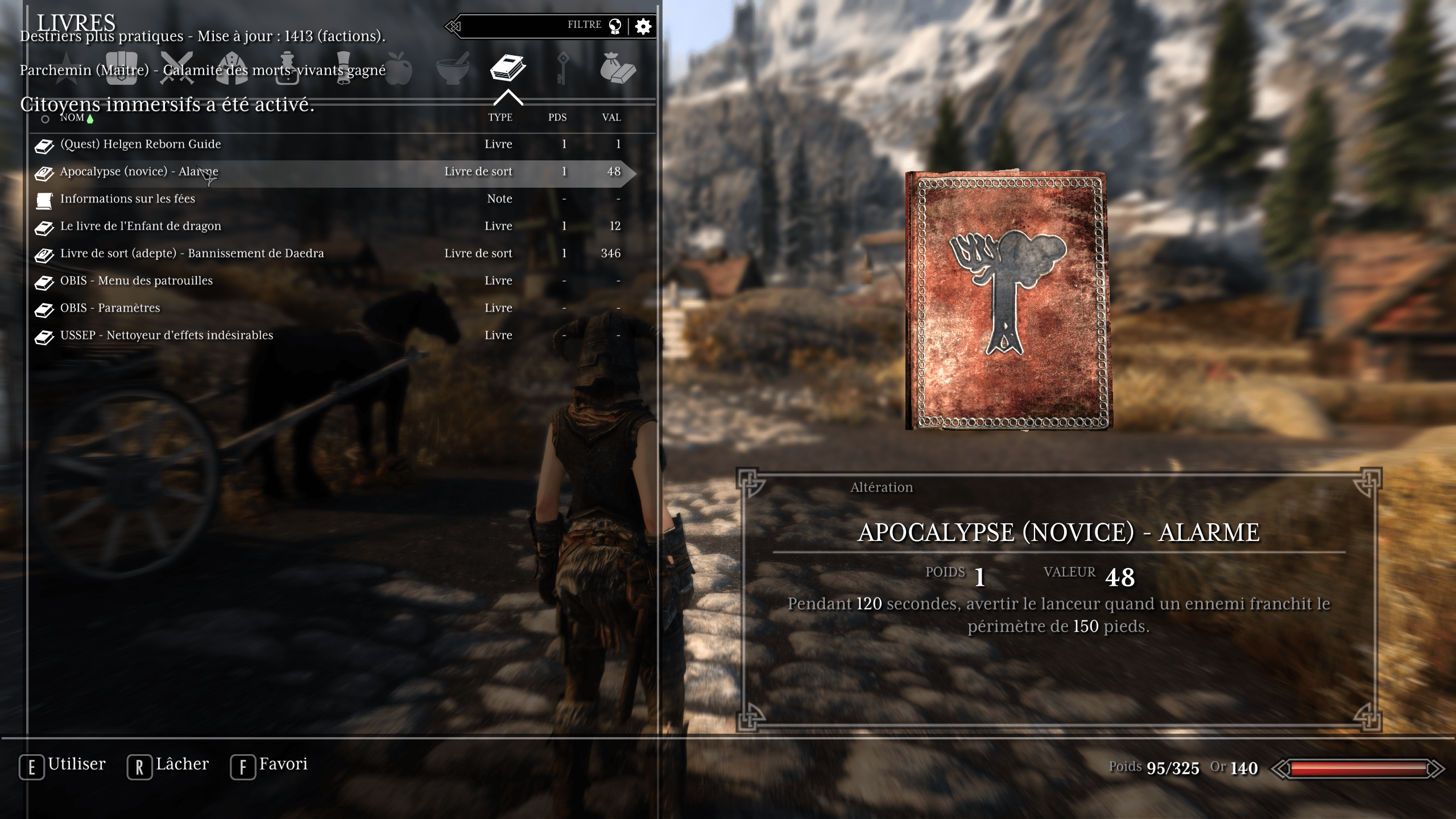The height and width of the screenshot is (819, 1456).
Task: Pick the Bannissement de Daedra spell book
Action: click(192, 254)
